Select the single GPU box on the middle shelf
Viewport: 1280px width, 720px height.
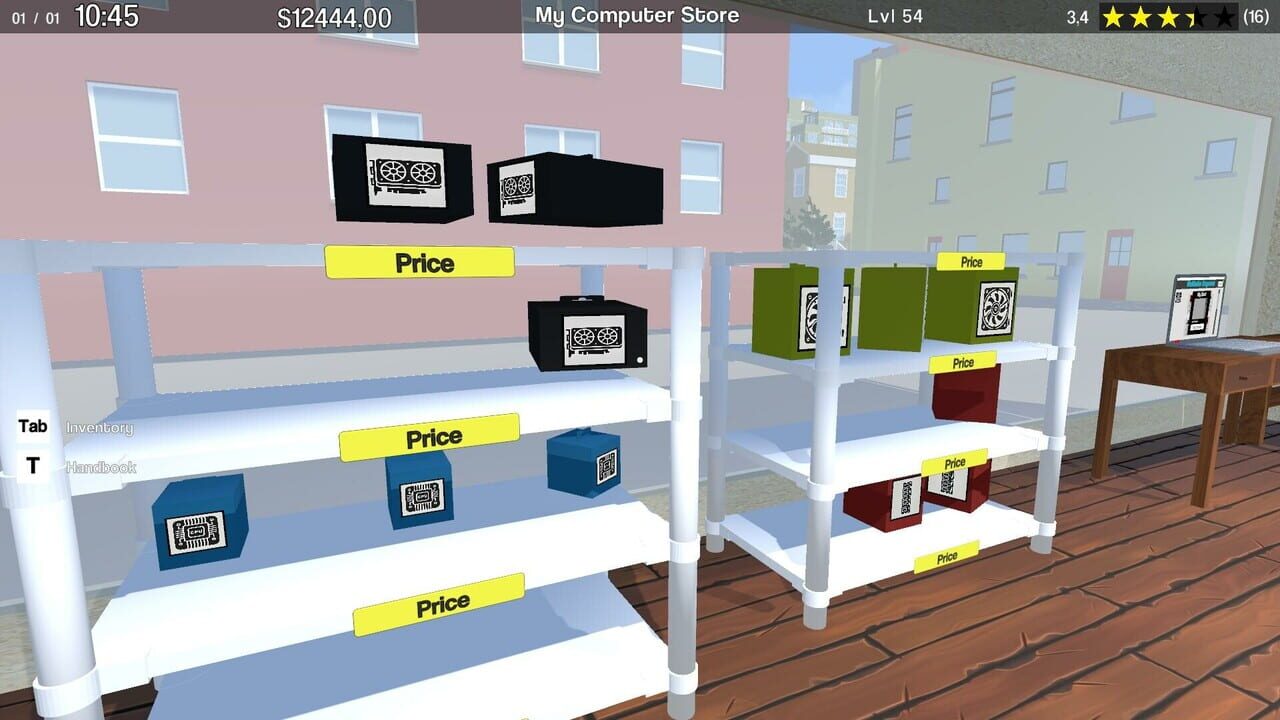586,335
